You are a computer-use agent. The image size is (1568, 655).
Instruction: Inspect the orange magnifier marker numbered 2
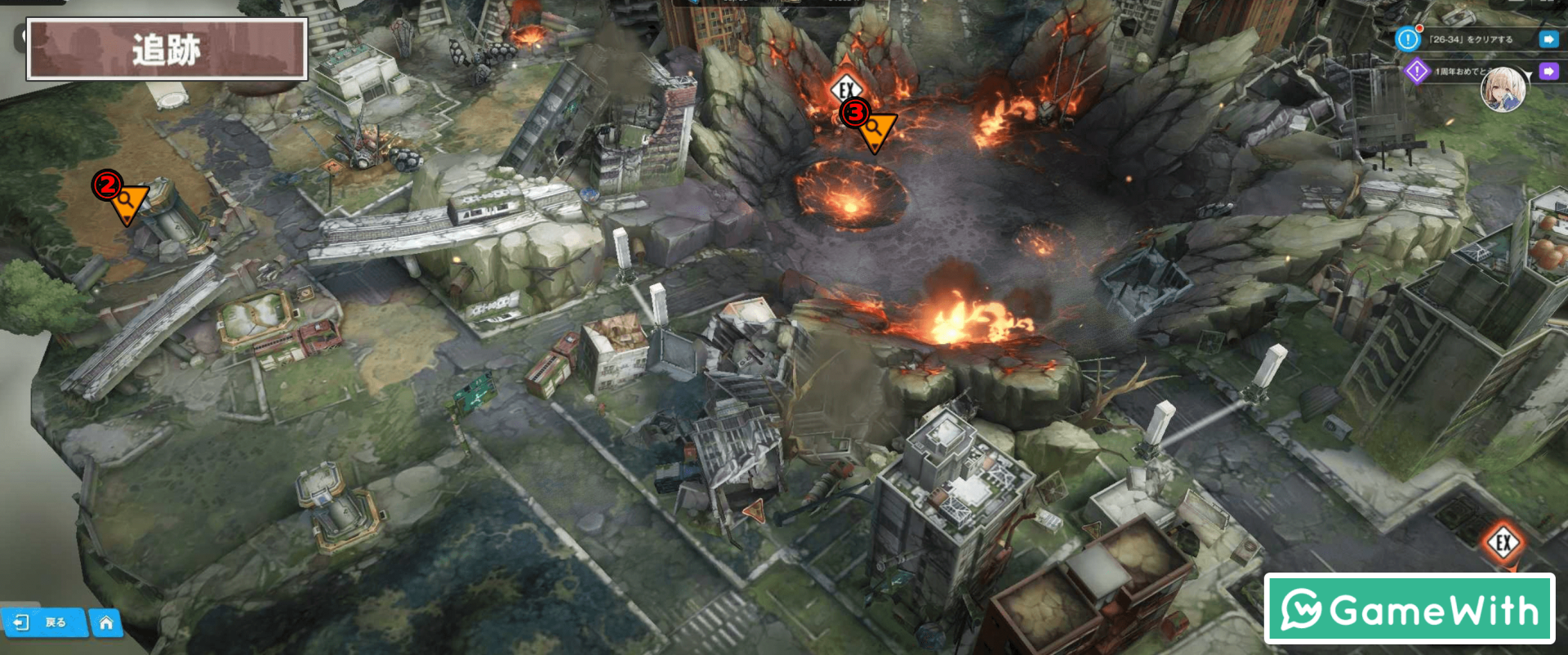tap(128, 202)
